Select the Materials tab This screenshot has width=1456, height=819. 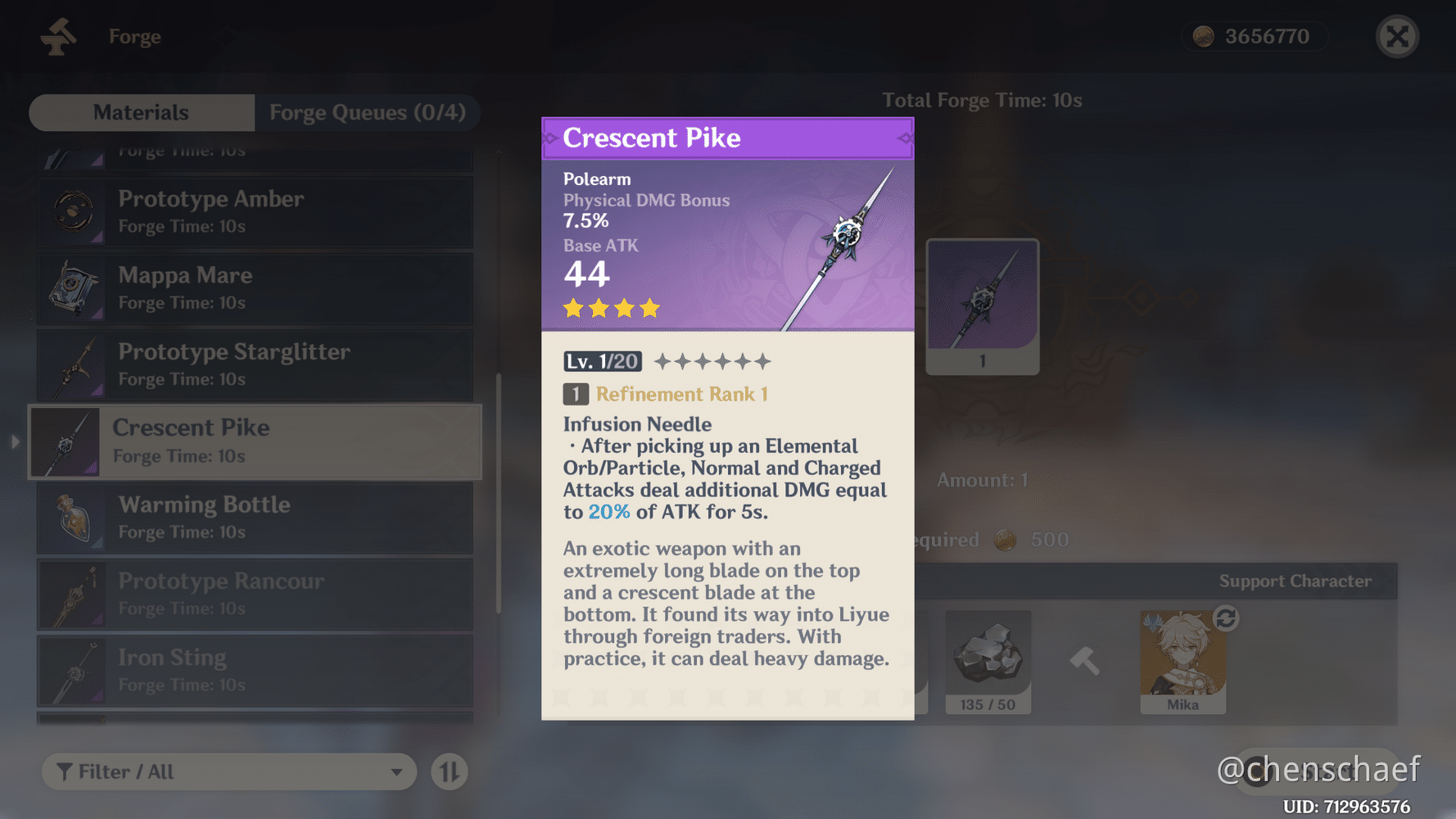pyautogui.click(x=141, y=112)
